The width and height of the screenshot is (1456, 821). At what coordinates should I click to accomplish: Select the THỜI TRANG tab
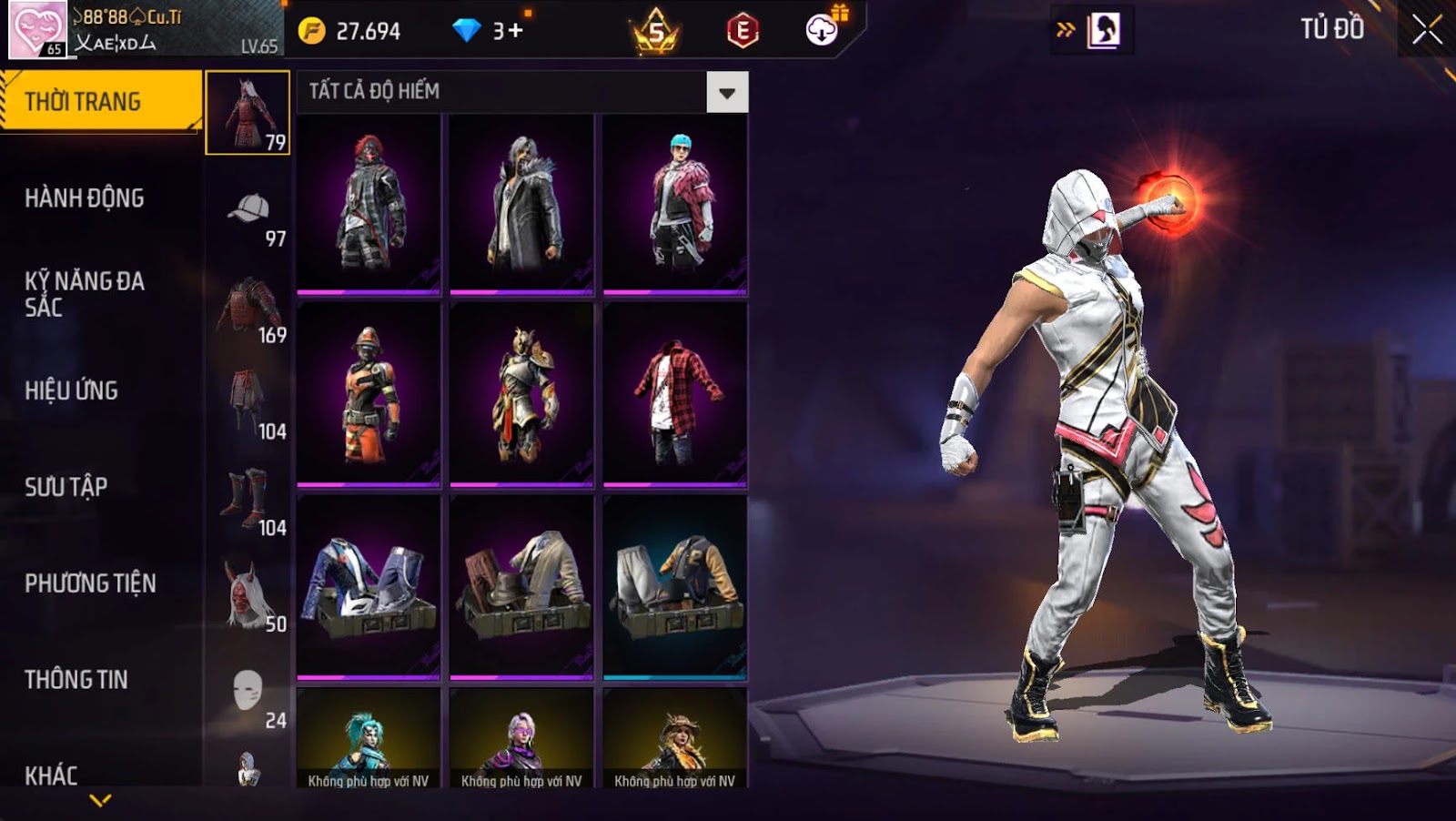[100, 101]
